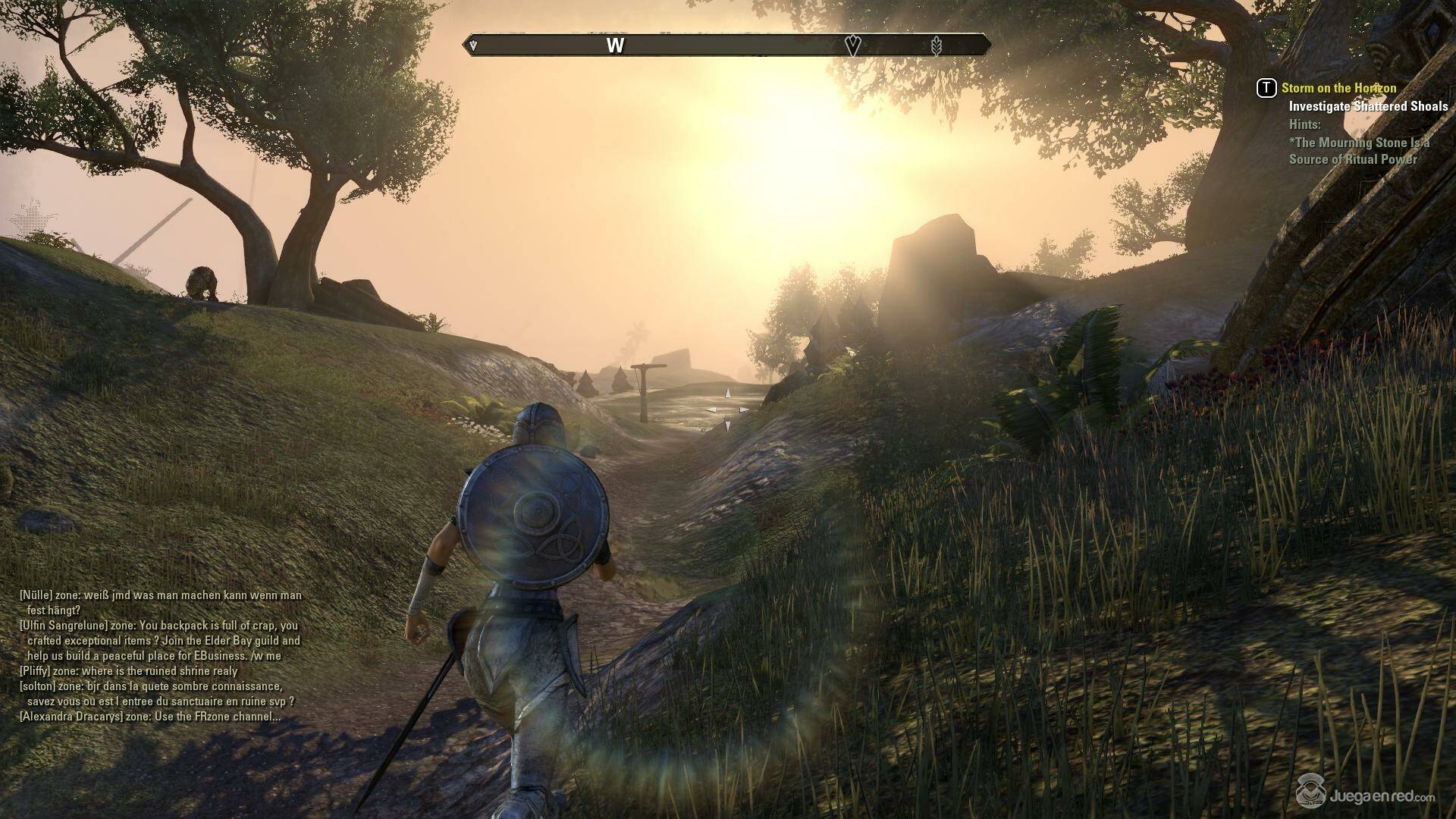Click the Investigate Shattered Shoals objective
The image size is (1456, 819).
click(x=1368, y=106)
